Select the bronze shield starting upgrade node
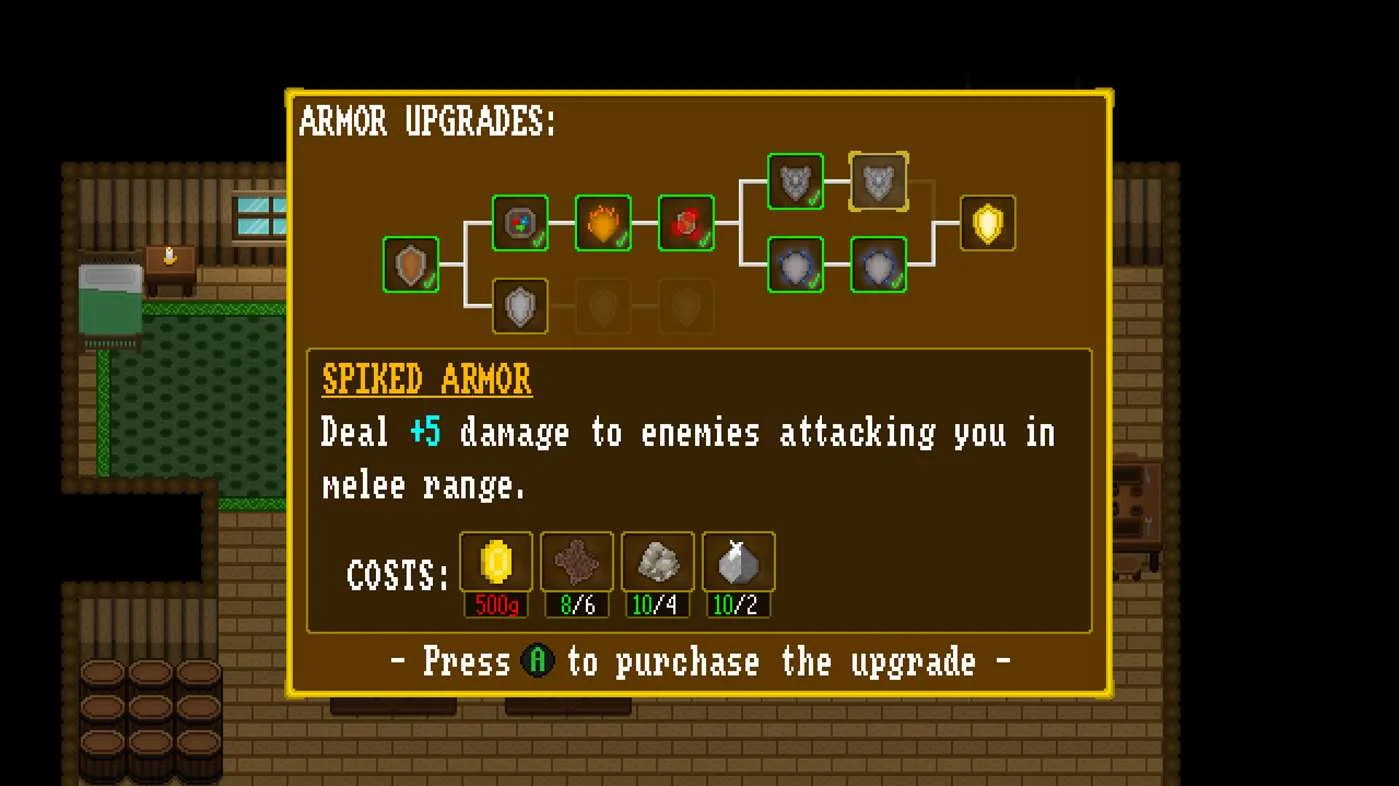This screenshot has width=1399, height=786. (411, 264)
